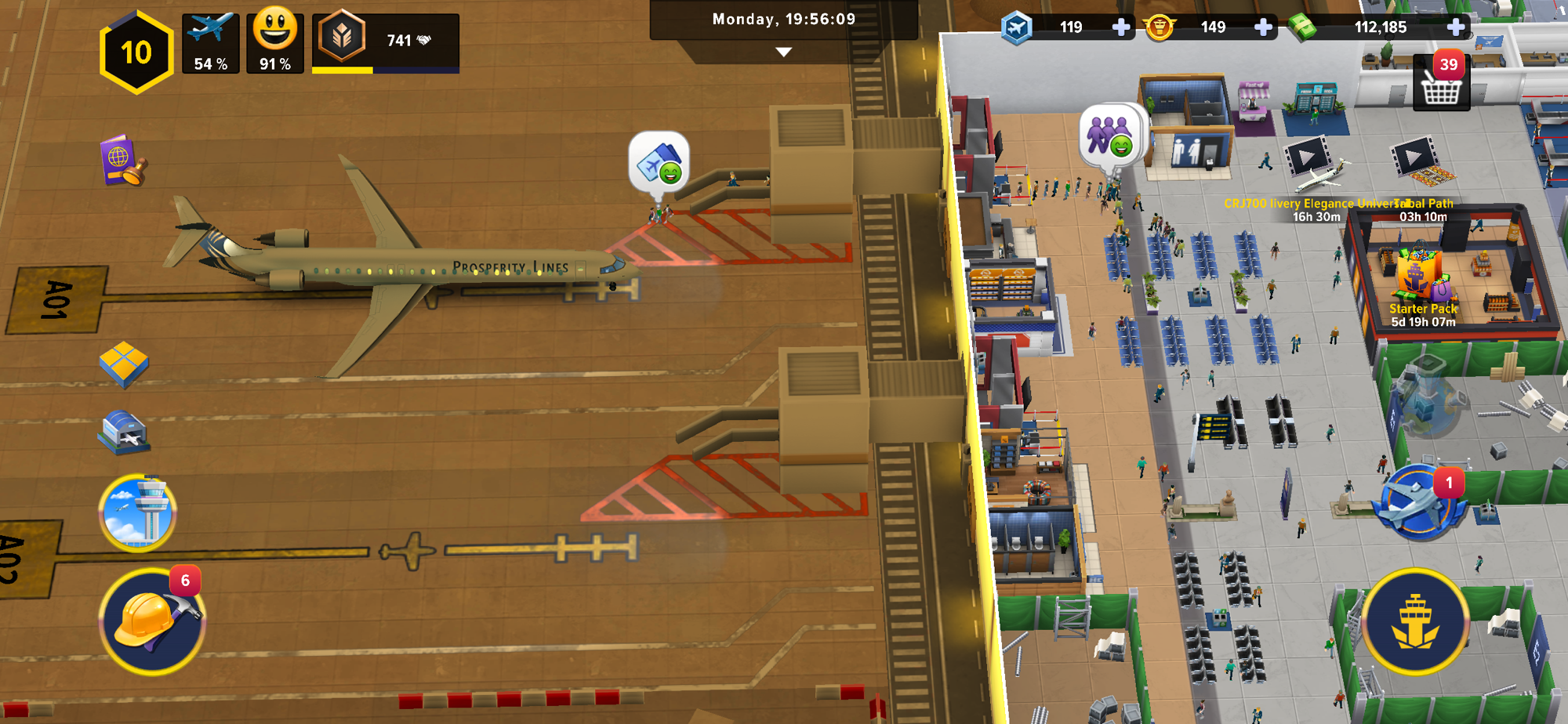
Task: Tap the airplane 54% rating icon
Action: tap(211, 43)
